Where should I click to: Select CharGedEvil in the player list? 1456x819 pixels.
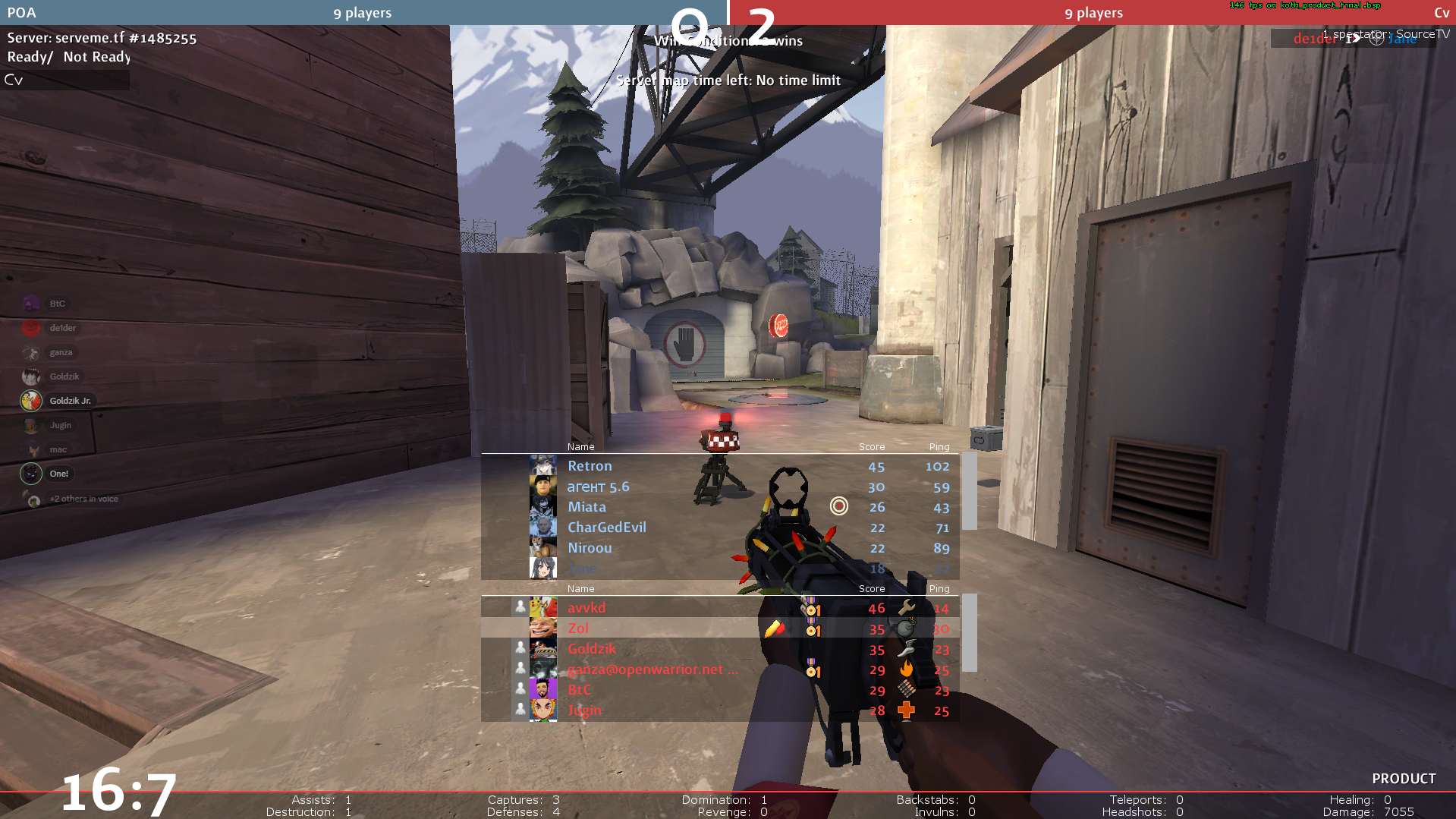[606, 528]
